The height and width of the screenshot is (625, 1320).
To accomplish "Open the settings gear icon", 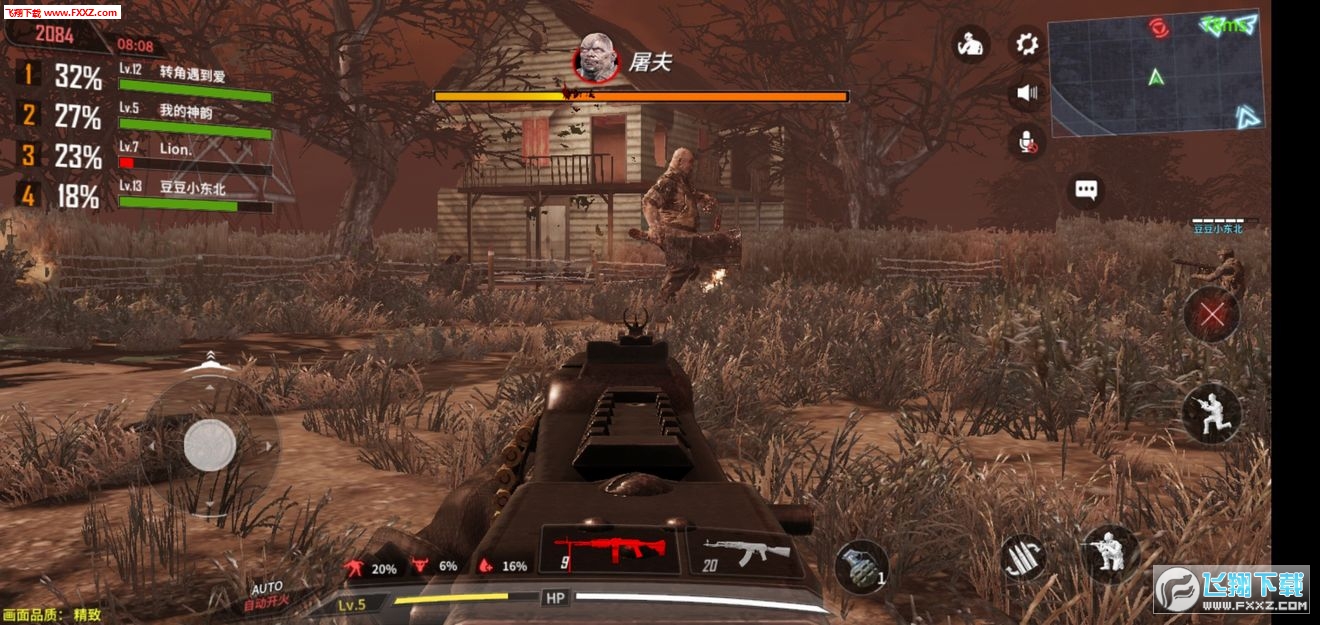I will click(x=1027, y=43).
